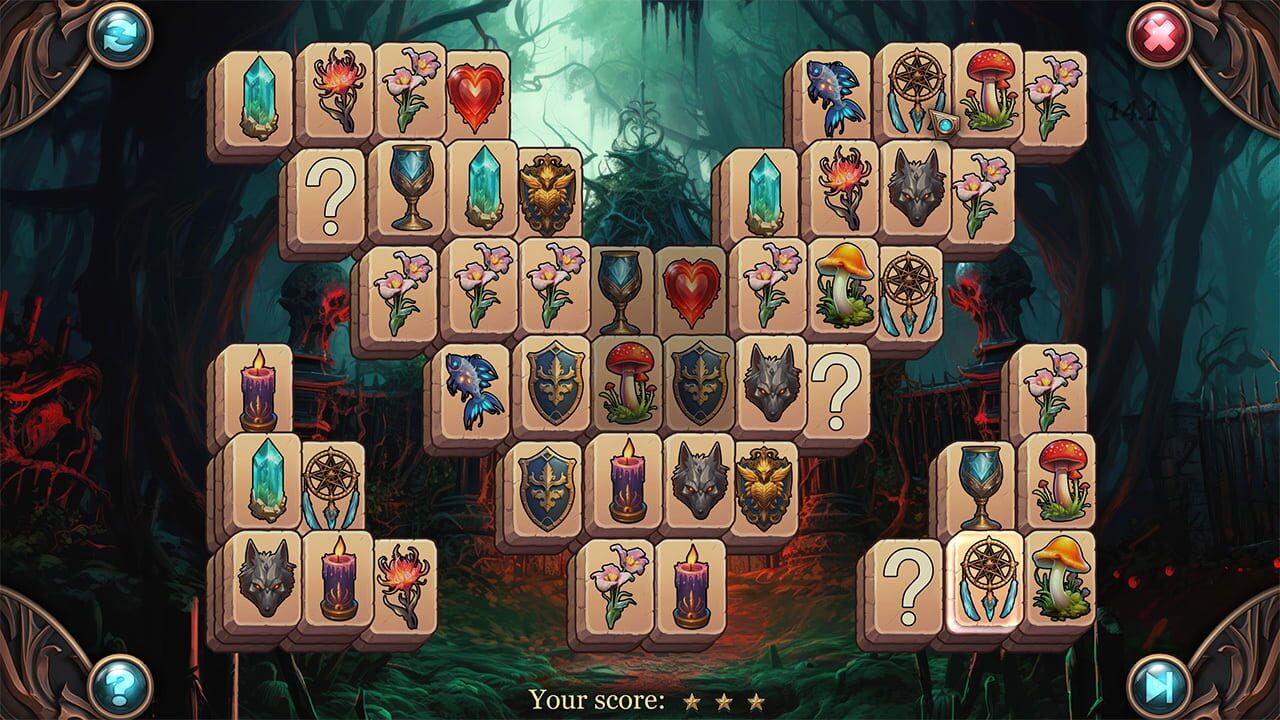Select the blue fish tile at top right
1280x720 pixels.
pyautogui.click(x=837, y=97)
